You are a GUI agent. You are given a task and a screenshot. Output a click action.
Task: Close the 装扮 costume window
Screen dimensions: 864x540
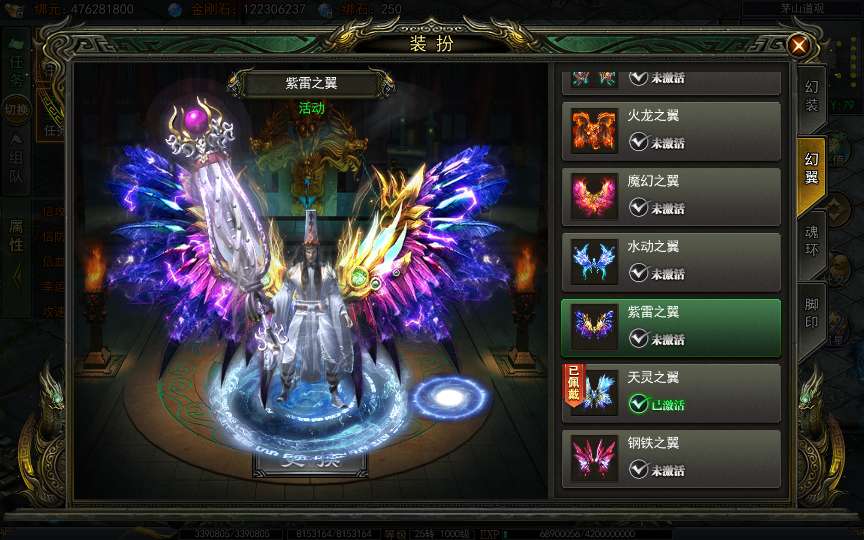(798, 45)
